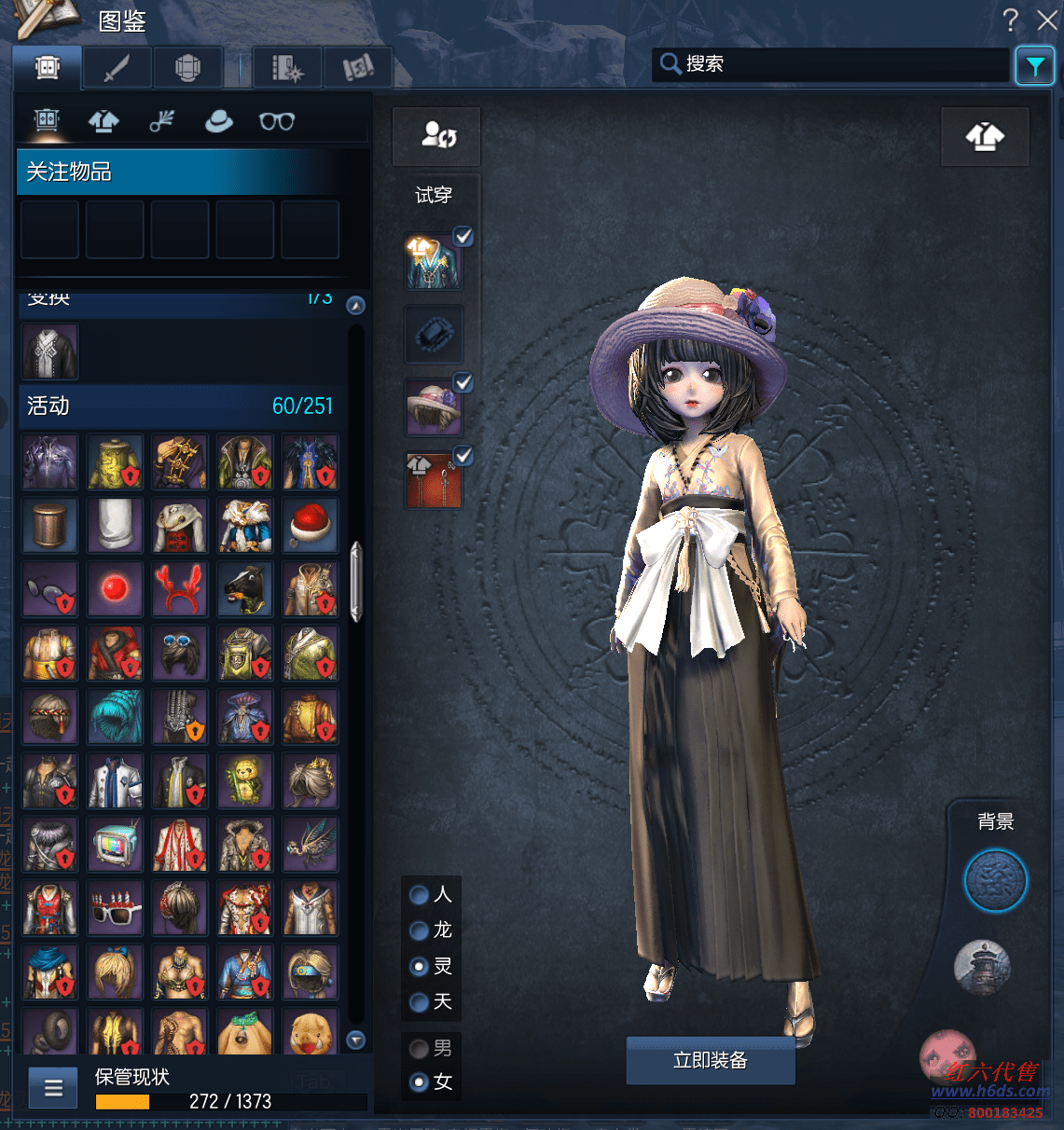Select the 男 gender option

pos(420,1049)
